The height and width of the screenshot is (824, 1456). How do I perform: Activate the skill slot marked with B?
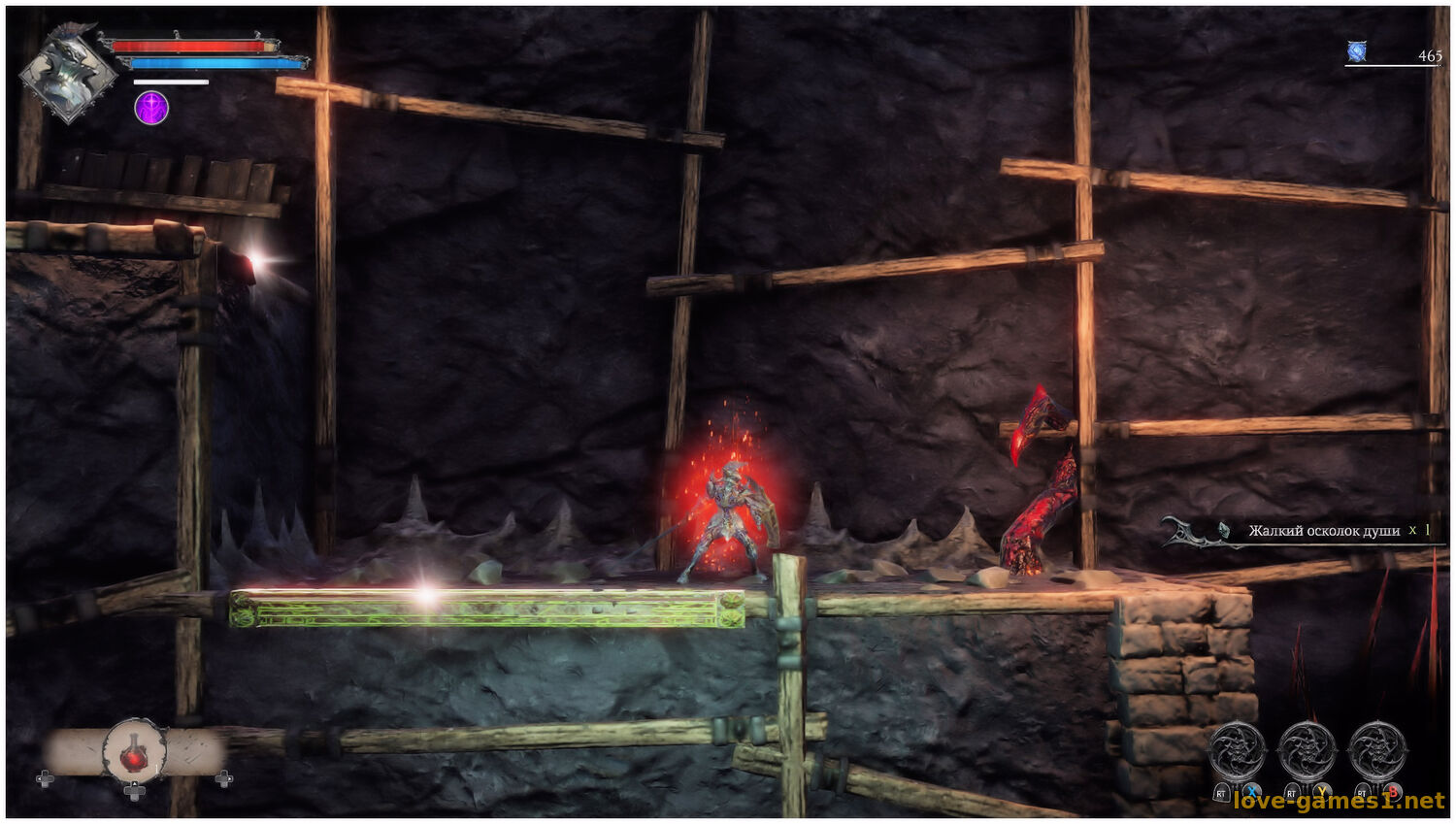[x=1377, y=752]
